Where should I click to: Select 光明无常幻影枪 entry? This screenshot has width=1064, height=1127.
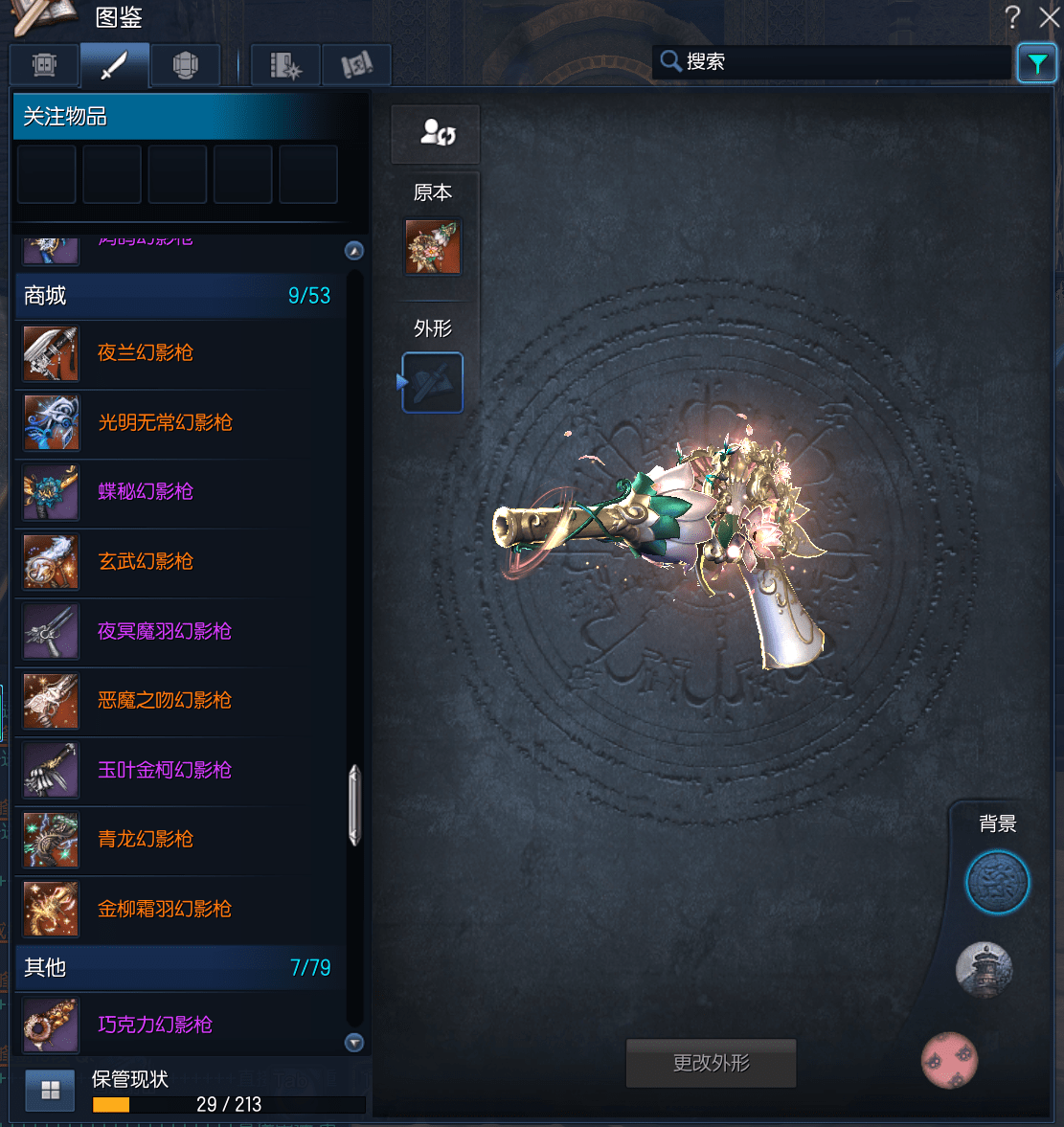165,423
